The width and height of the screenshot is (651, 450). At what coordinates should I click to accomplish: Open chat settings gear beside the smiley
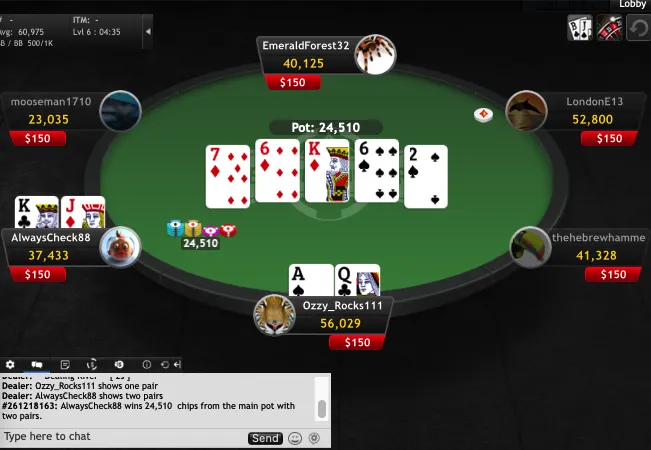(x=314, y=438)
